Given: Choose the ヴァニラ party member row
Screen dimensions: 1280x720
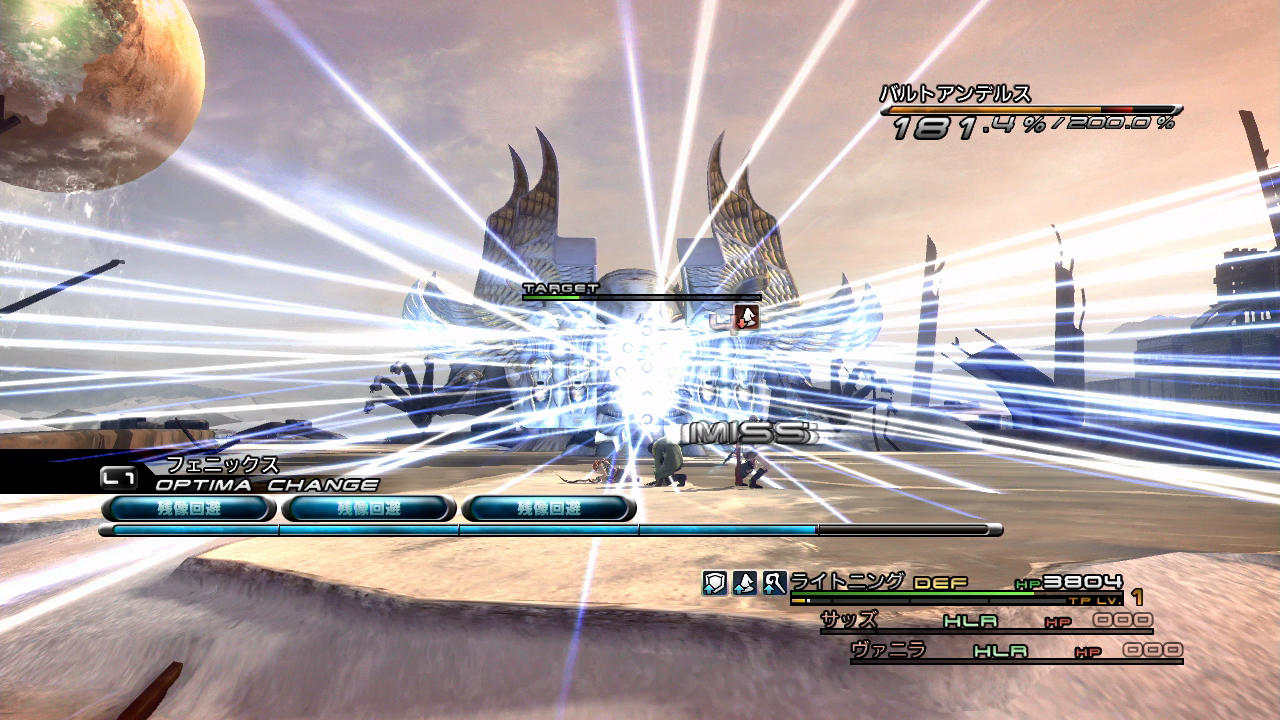Looking at the screenshot, I should pos(1015,651).
